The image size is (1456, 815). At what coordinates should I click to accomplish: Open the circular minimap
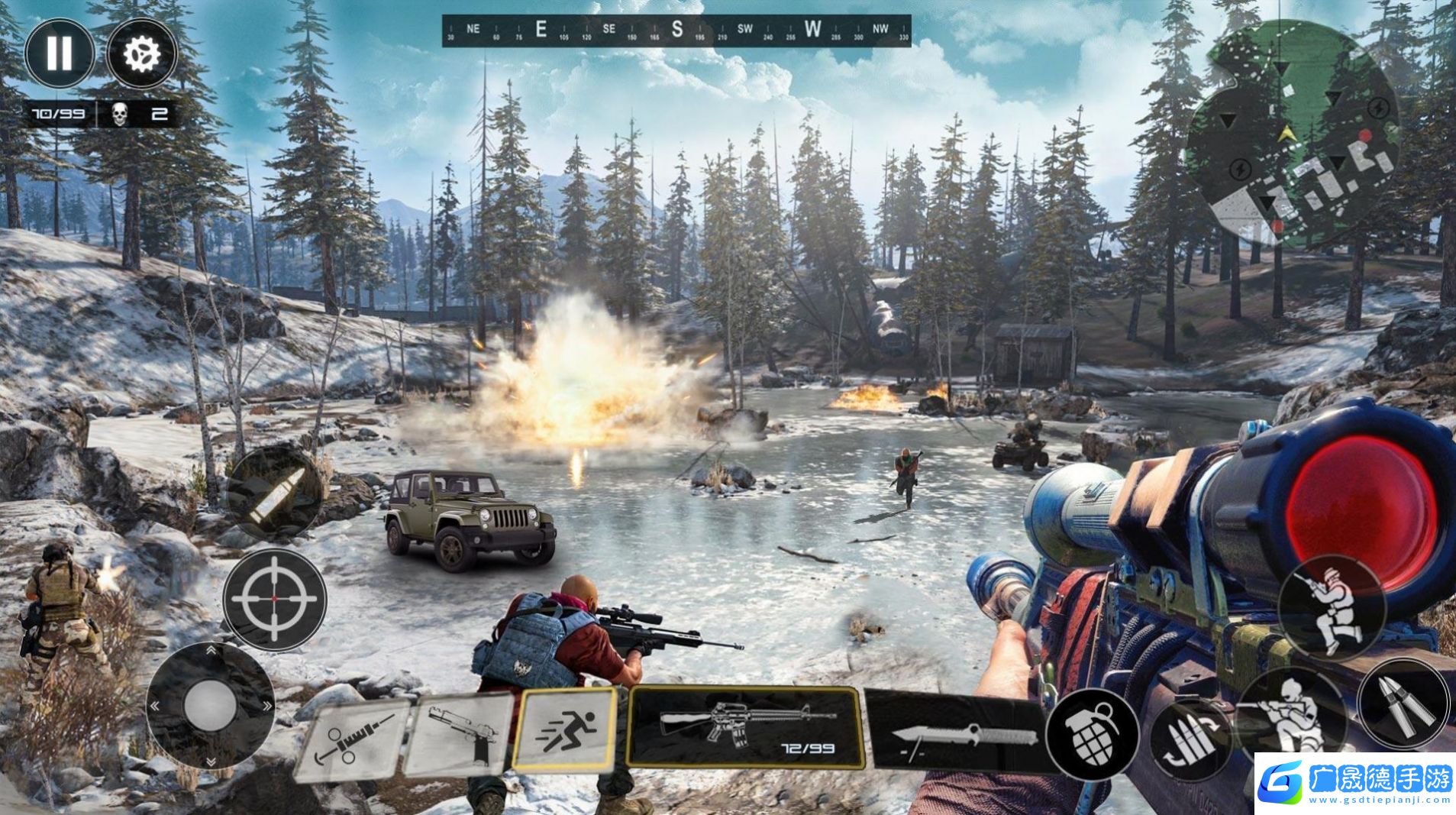coord(1292,134)
